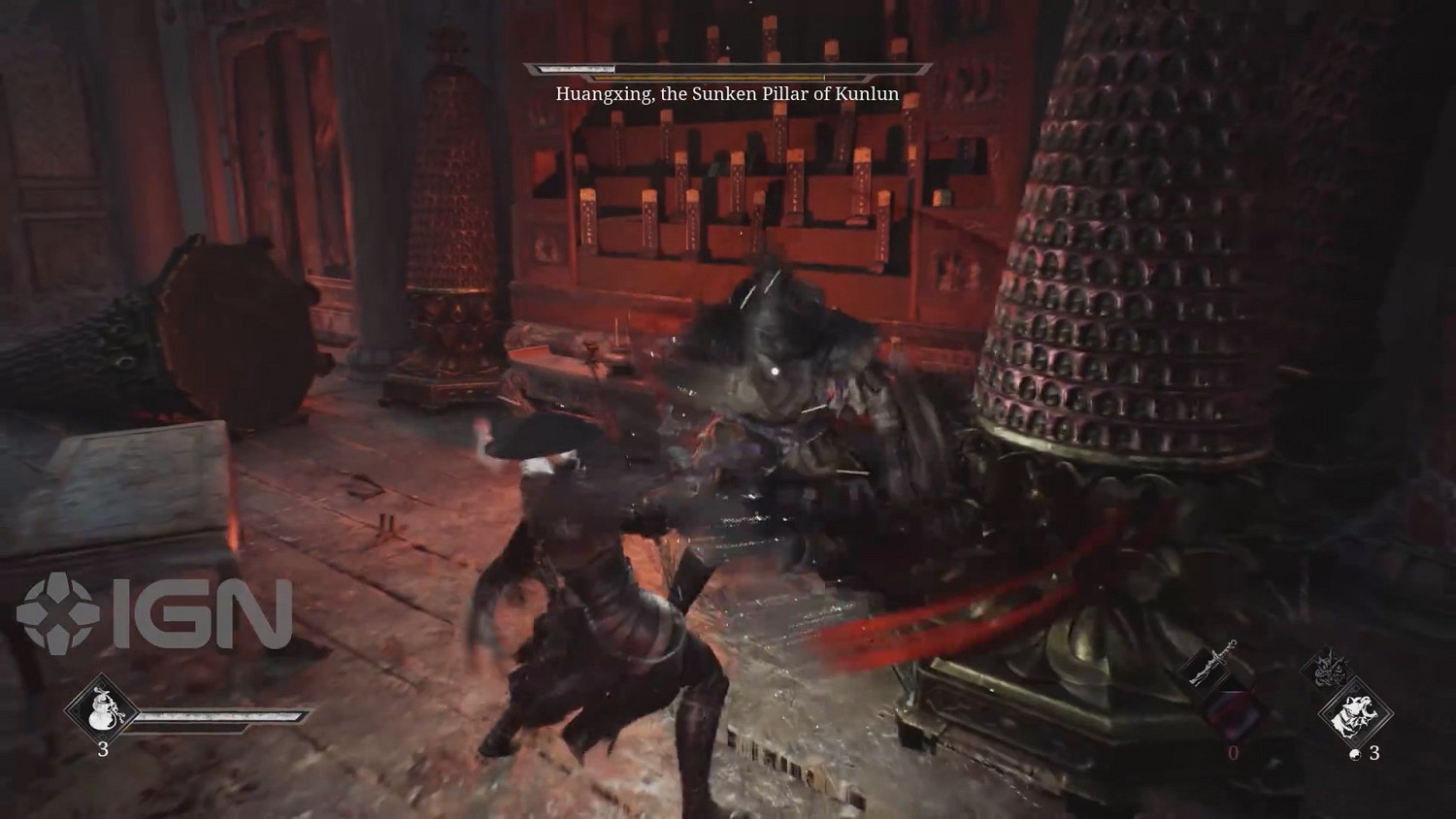
Task: Click the roaring tiger ability icon
Action: pos(1355,714)
